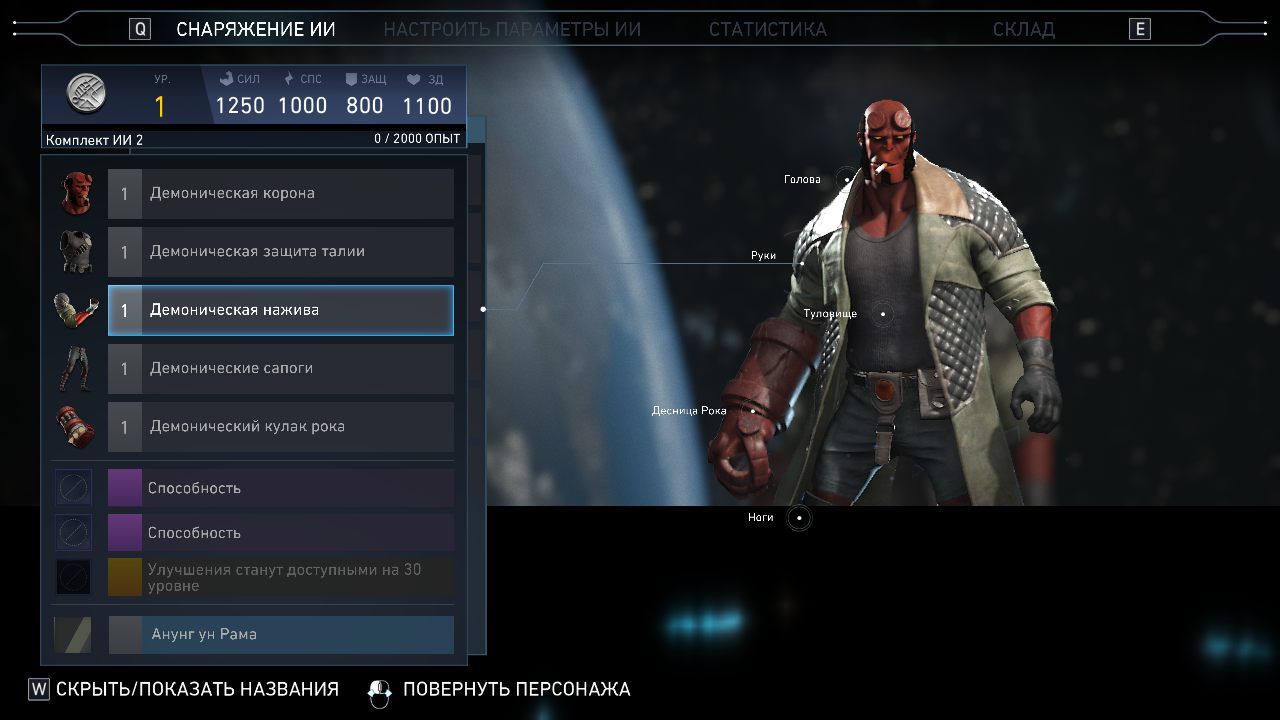Select the Демоническая корона gear row
The image size is (1280, 720).
pyautogui.click(x=280, y=193)
